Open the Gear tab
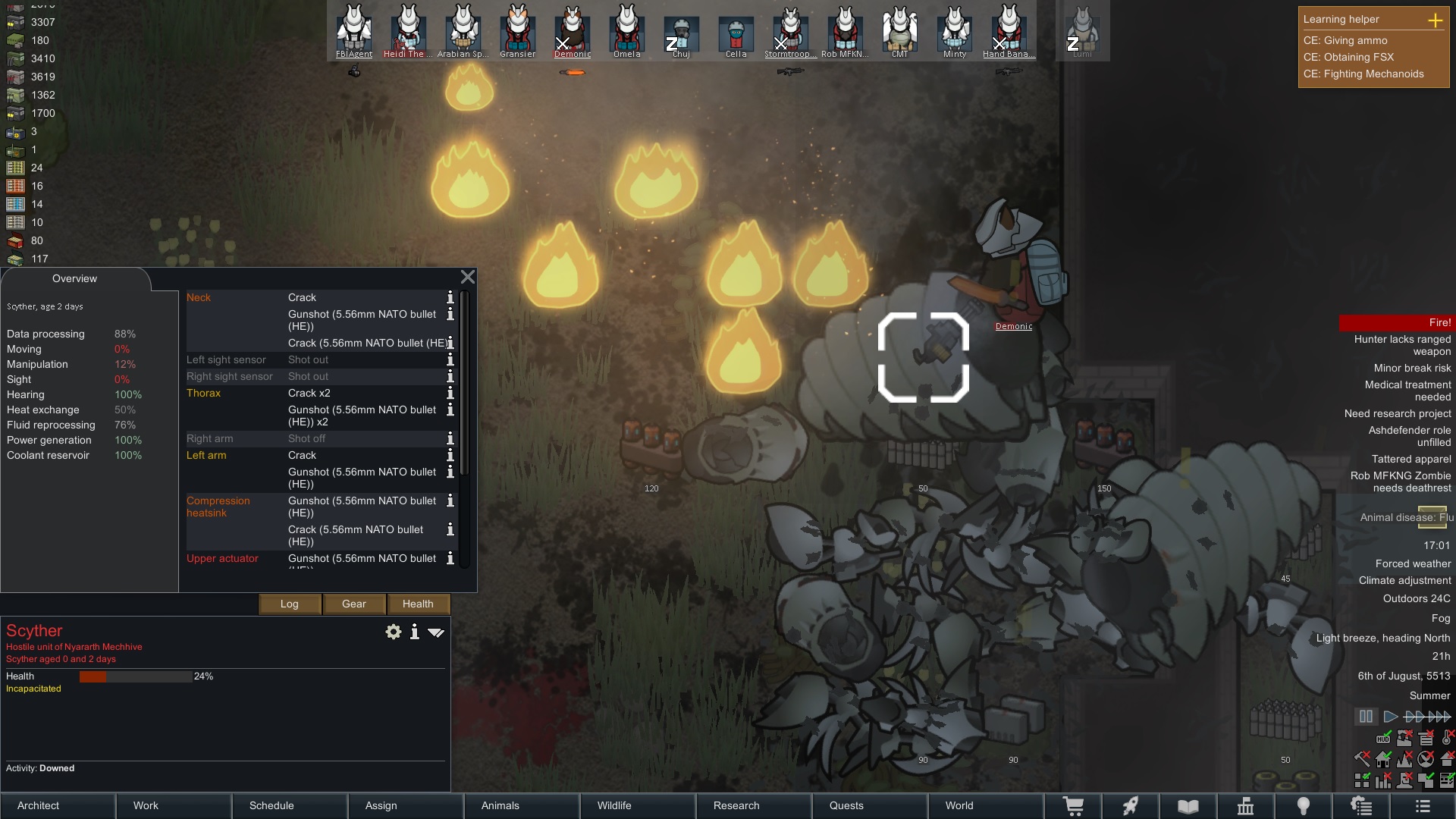This screenshot has height=819, width=1456. 354,604
